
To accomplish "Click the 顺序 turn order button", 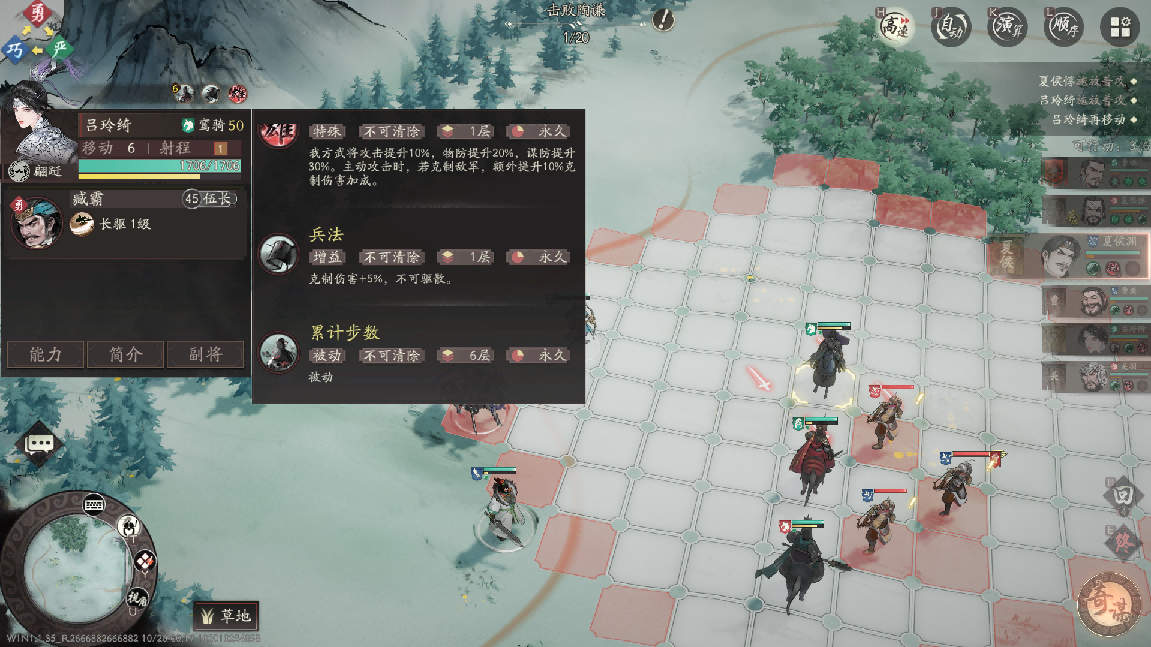I will point(1063,27).
